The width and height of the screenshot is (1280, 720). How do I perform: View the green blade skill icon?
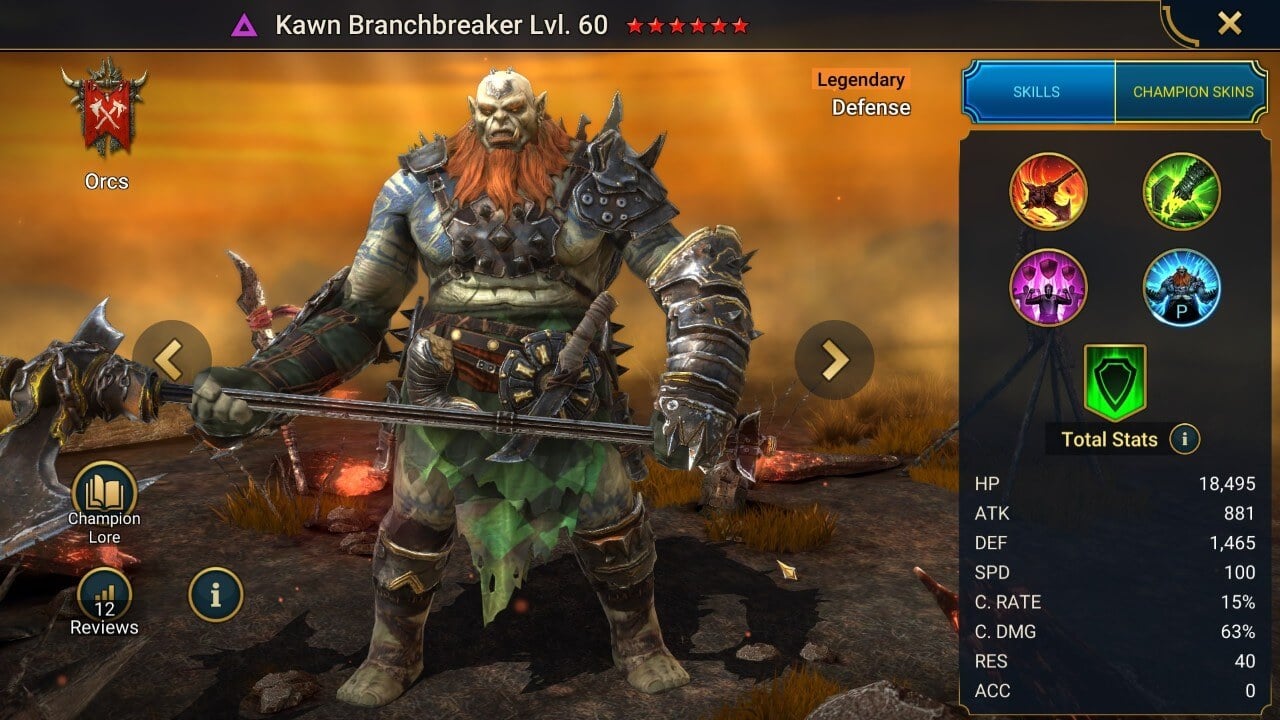(1181, 189)
